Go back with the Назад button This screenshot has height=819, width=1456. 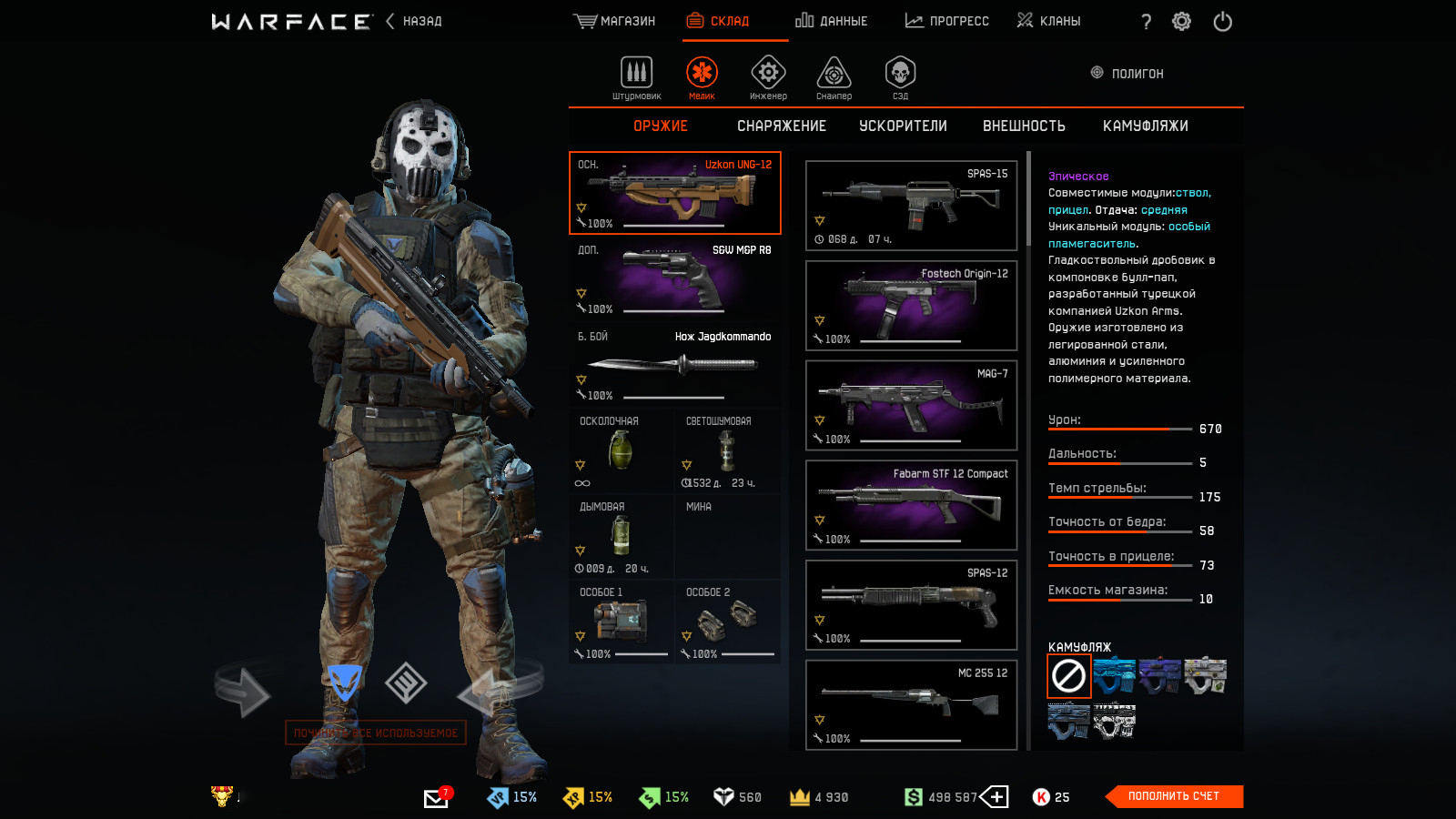(414, 21)
